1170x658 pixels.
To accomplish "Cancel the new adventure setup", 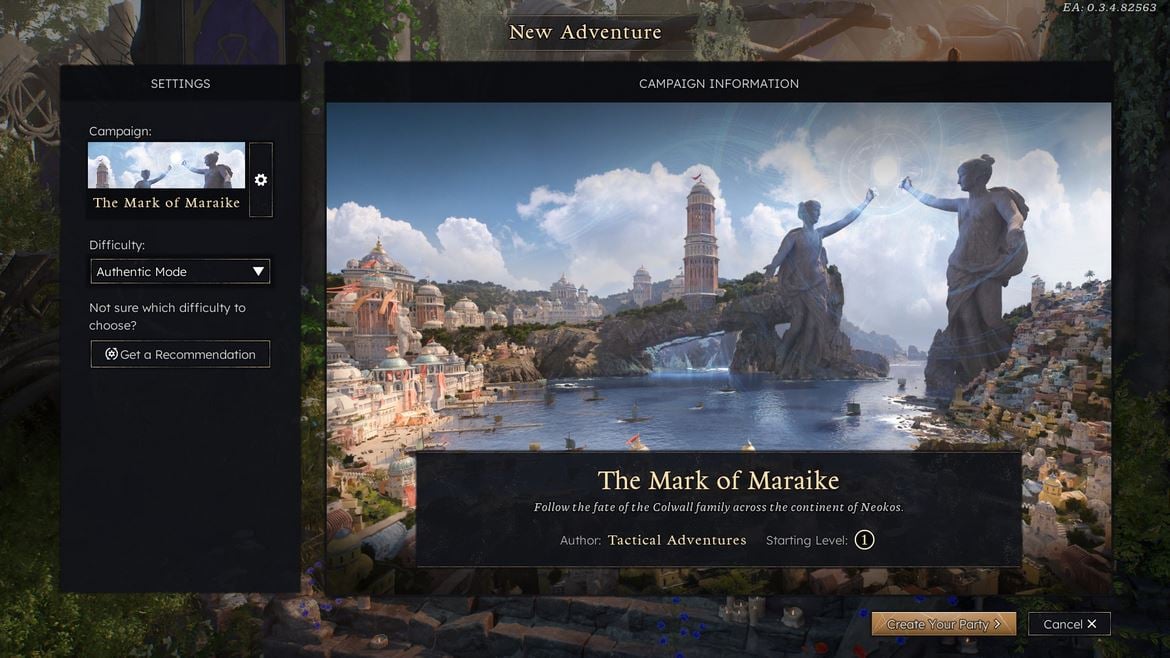I will click(1069, 624).
